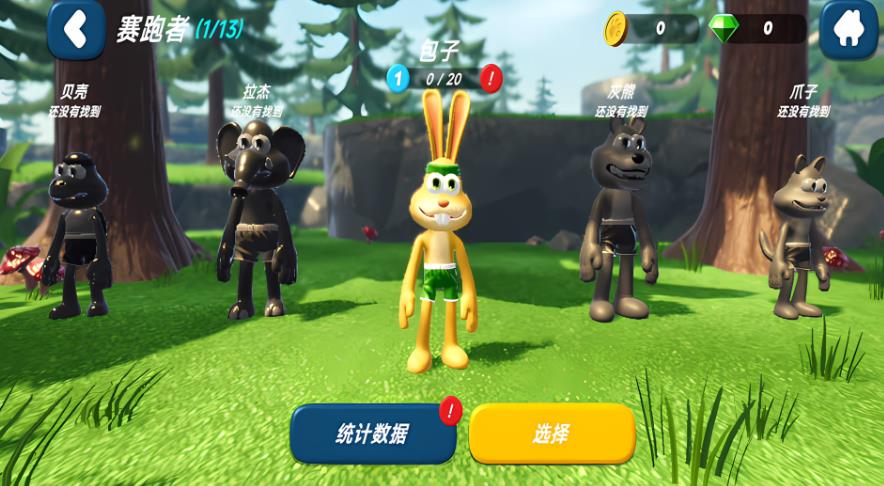The height and width of the screenshot is (486, 884).
Task: Pick the locked runner 灰熊
Action: pyautogui.click(x=618, y=220)
